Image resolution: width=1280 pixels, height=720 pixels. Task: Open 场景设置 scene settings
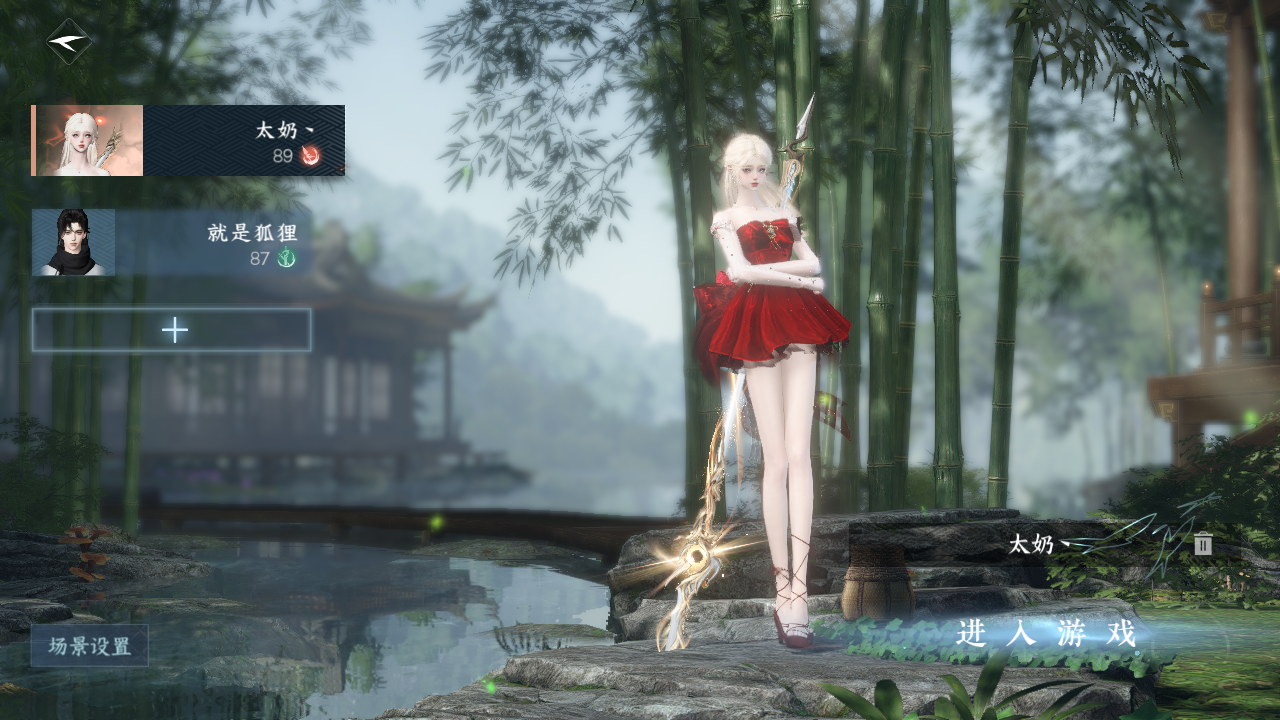pyautogui.click(x=89, y=646)
